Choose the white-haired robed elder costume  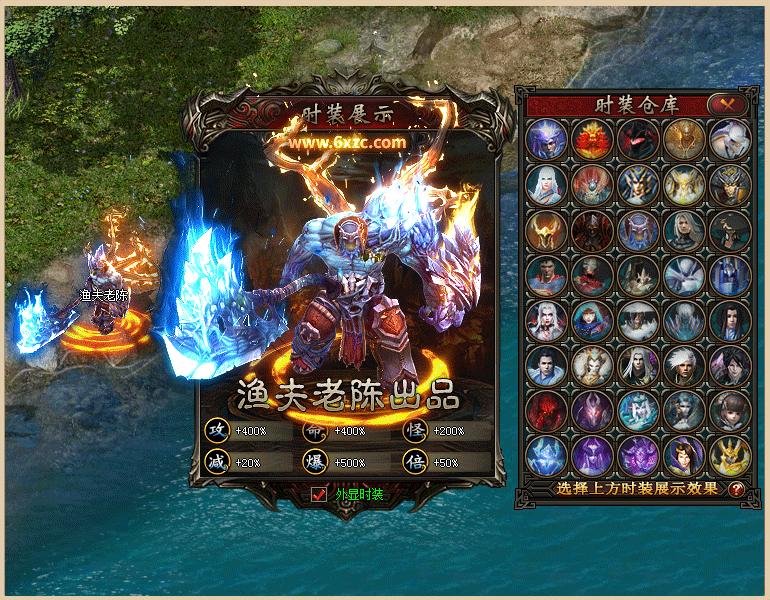(547, 185)
